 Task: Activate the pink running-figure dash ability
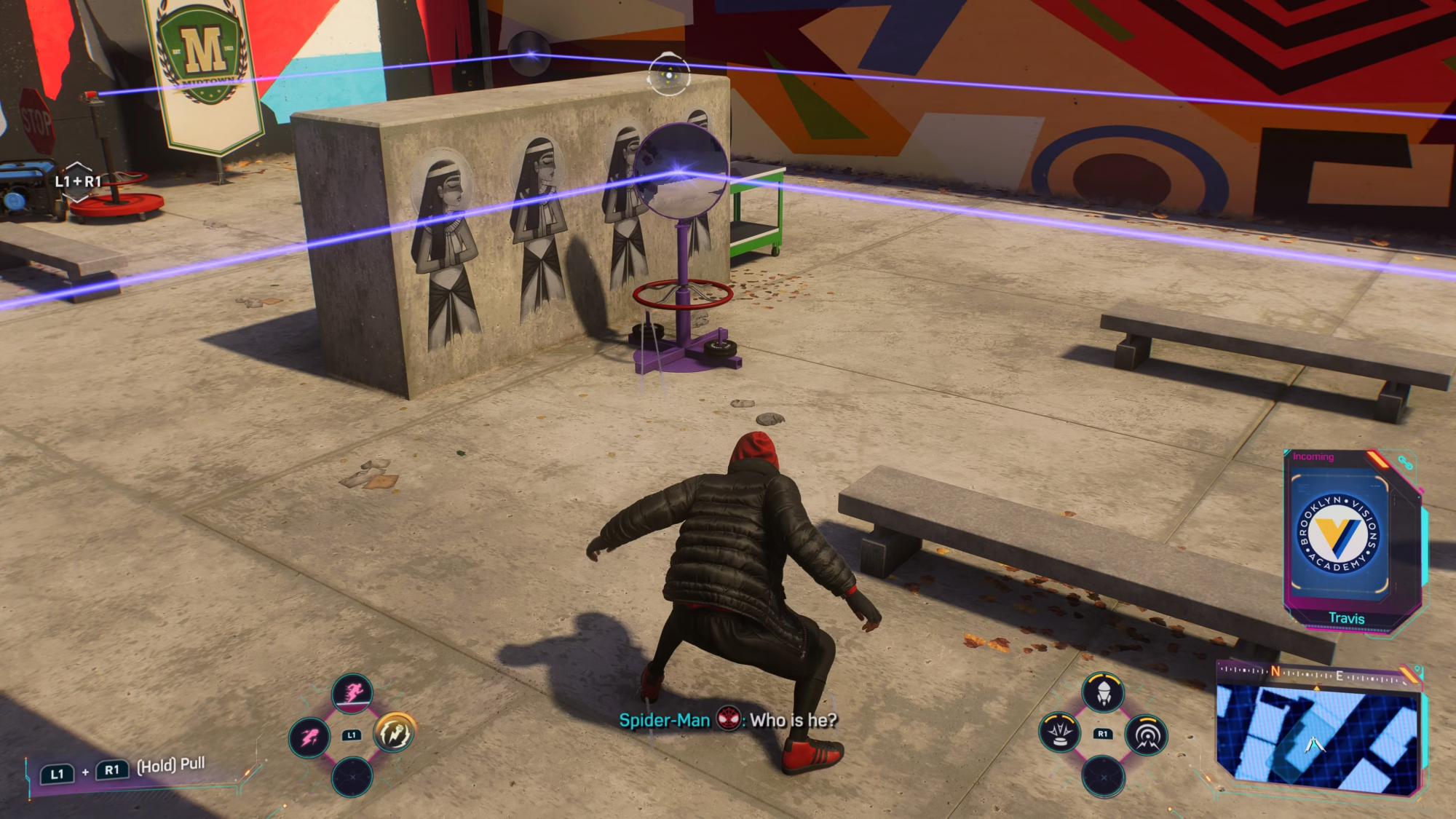coord(352,692)
